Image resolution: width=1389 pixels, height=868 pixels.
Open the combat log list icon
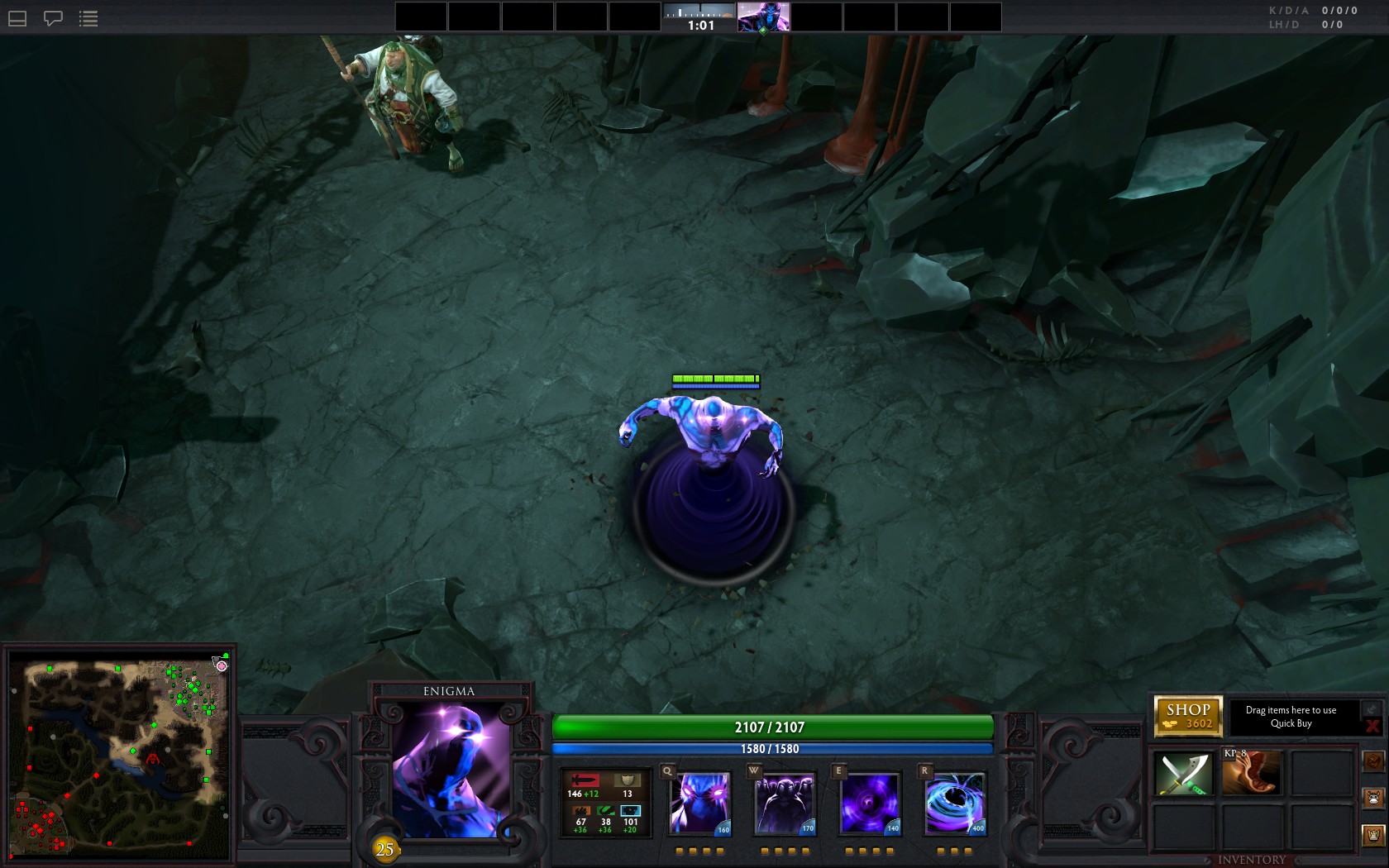[88, 18]
